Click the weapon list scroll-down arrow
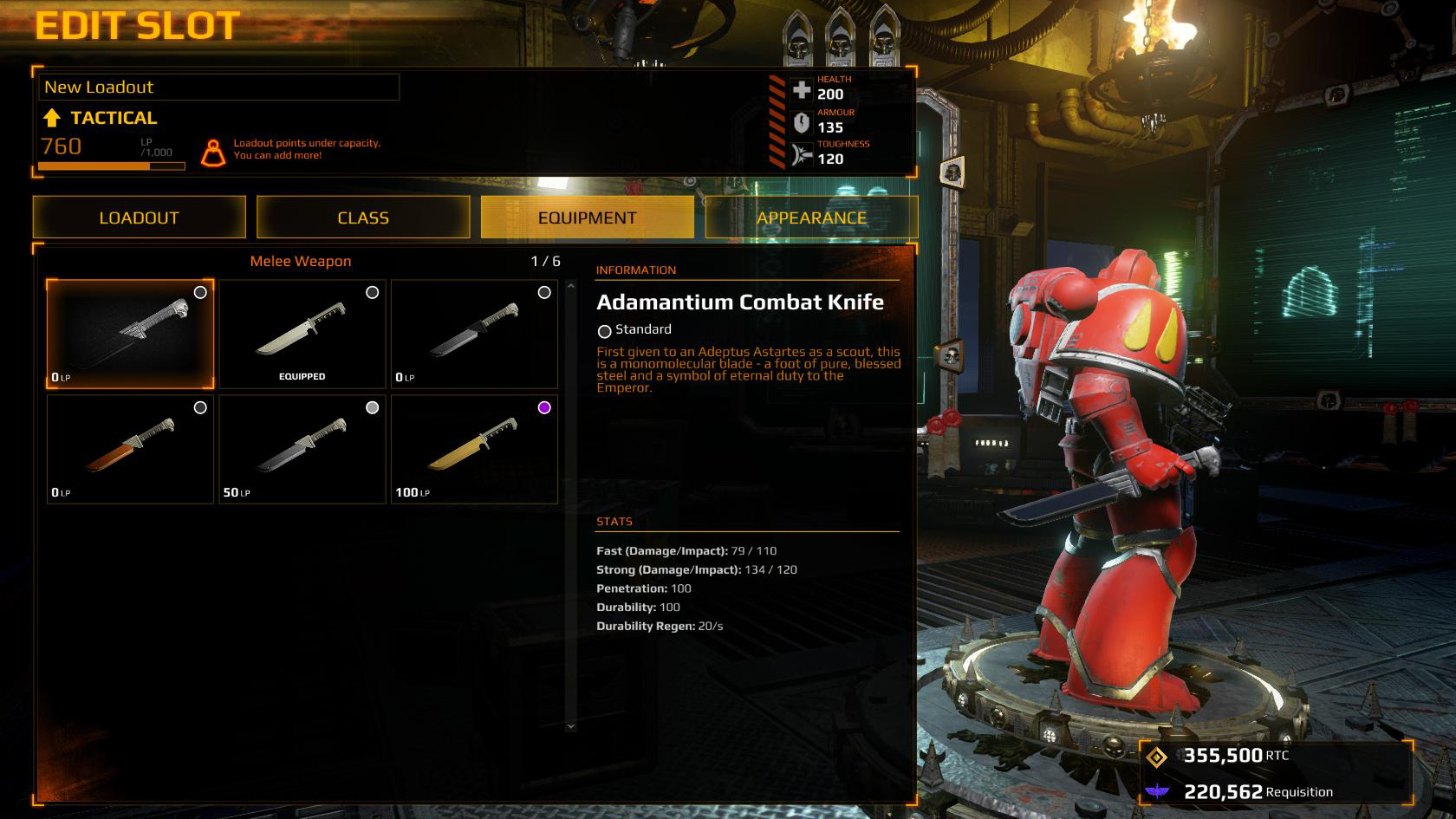The image size is (1456, 819). (570, 726)
